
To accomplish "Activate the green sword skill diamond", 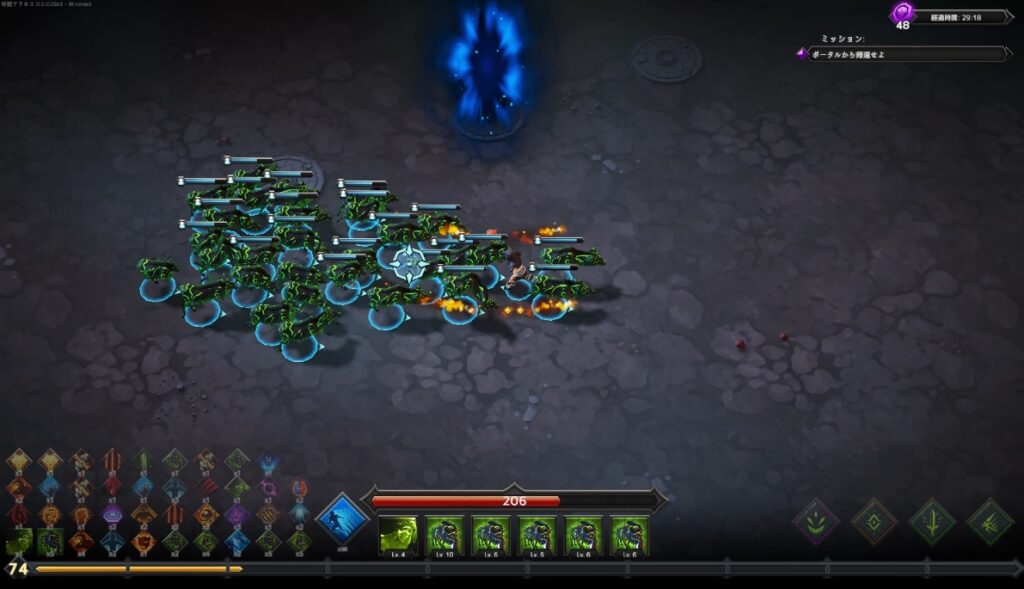I will [x=932, y=521].
